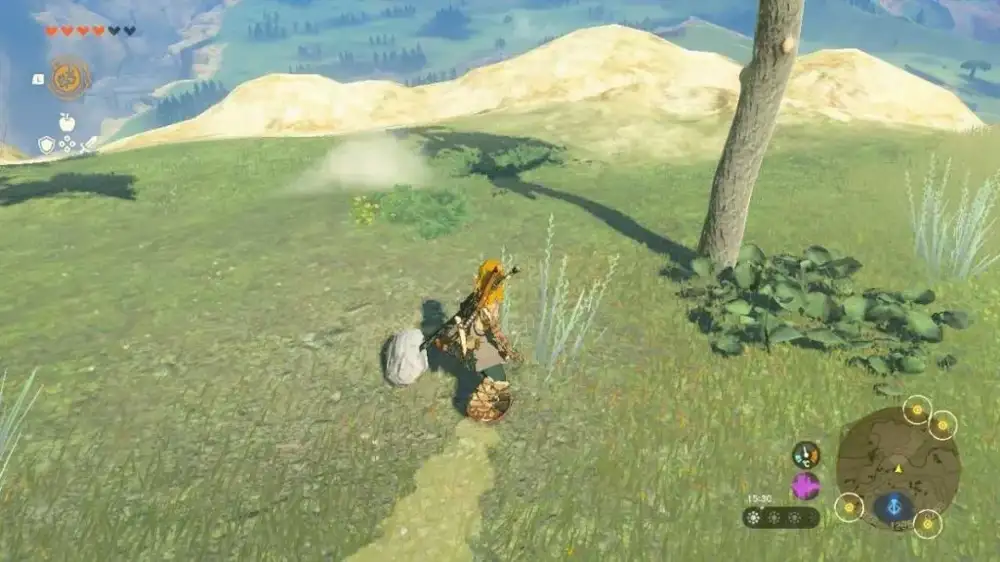Choose the sword quick-select icon
Viewport: 1000px width, 562px height.
point(88,145)
